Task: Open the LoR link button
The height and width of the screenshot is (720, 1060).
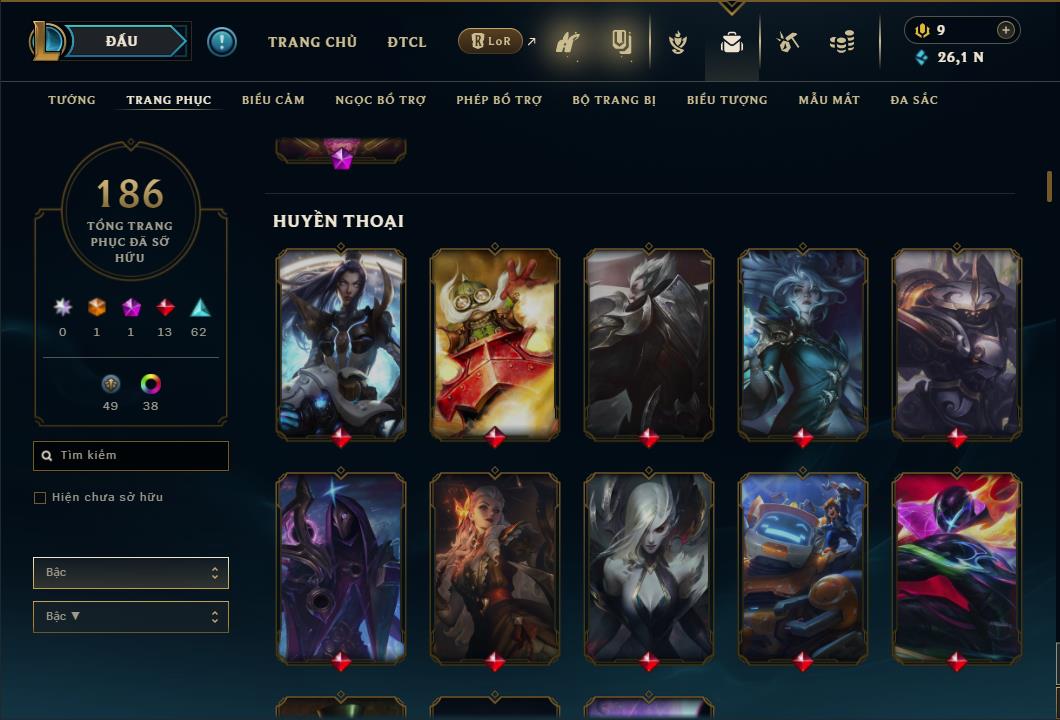Action: click(491, 42)
